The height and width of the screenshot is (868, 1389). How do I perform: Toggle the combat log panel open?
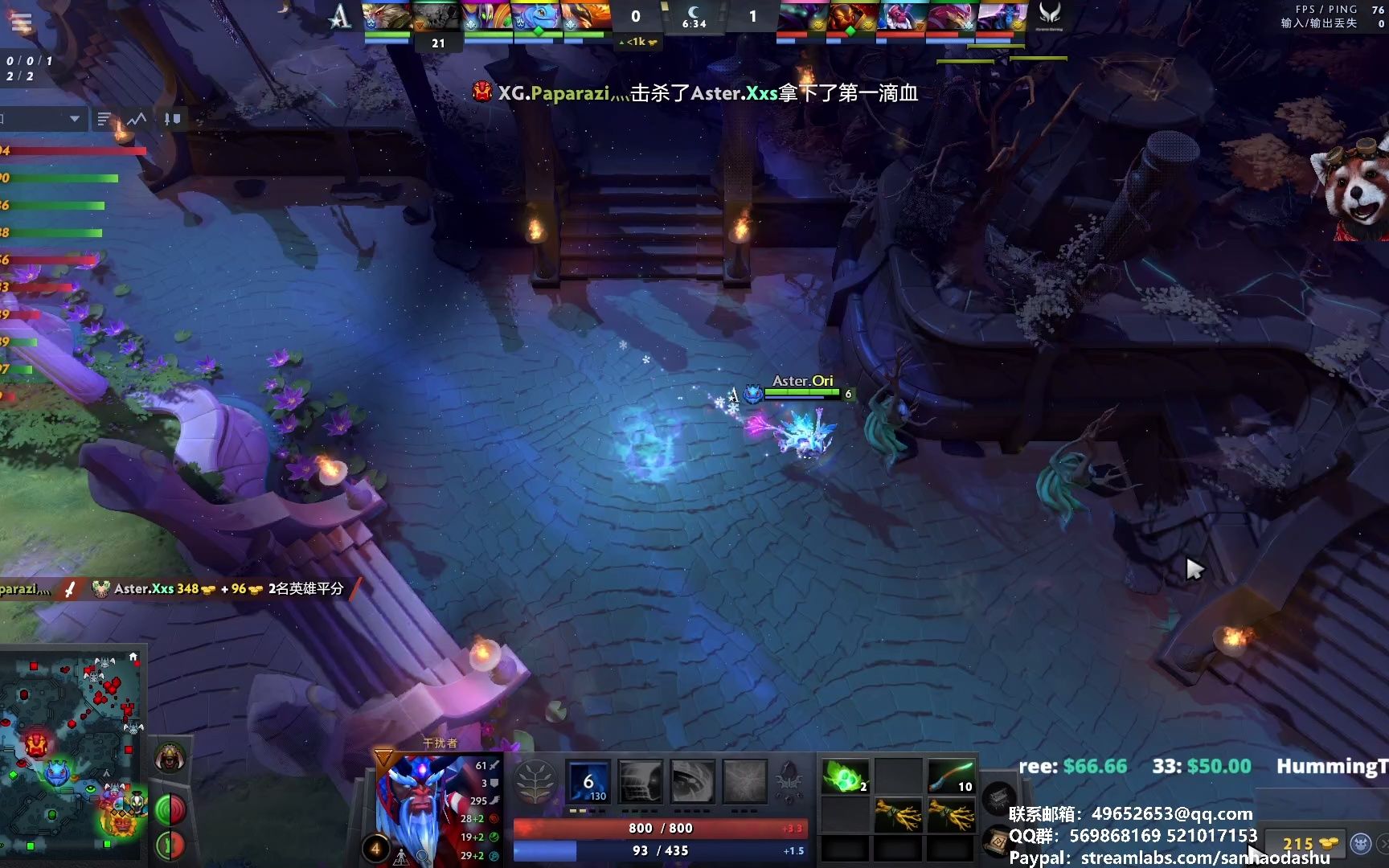point(102,118)
